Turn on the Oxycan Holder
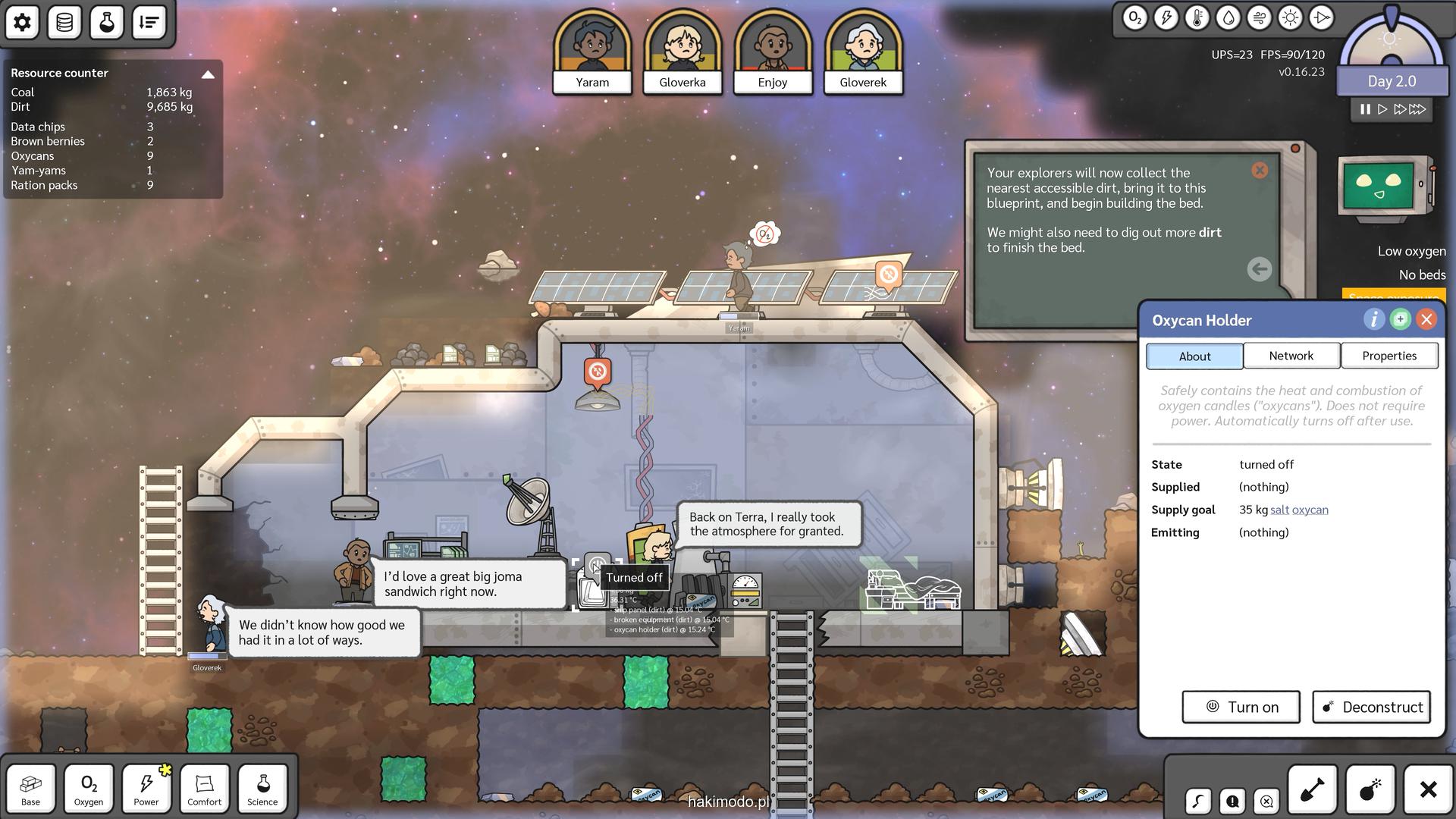This screenshot has width=1456, height=819. click(1241, 707)
